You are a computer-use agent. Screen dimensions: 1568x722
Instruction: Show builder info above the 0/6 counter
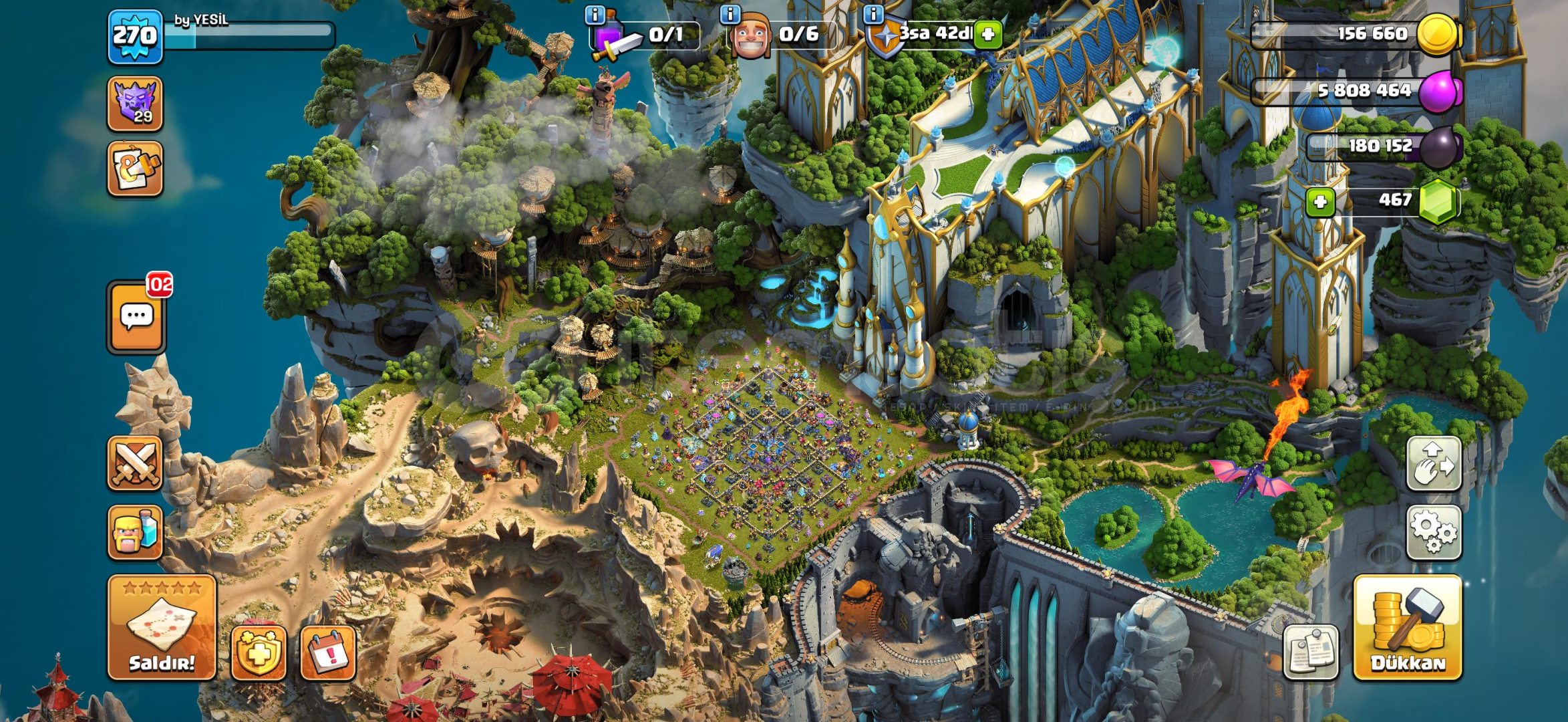click(x=730, y=14)
